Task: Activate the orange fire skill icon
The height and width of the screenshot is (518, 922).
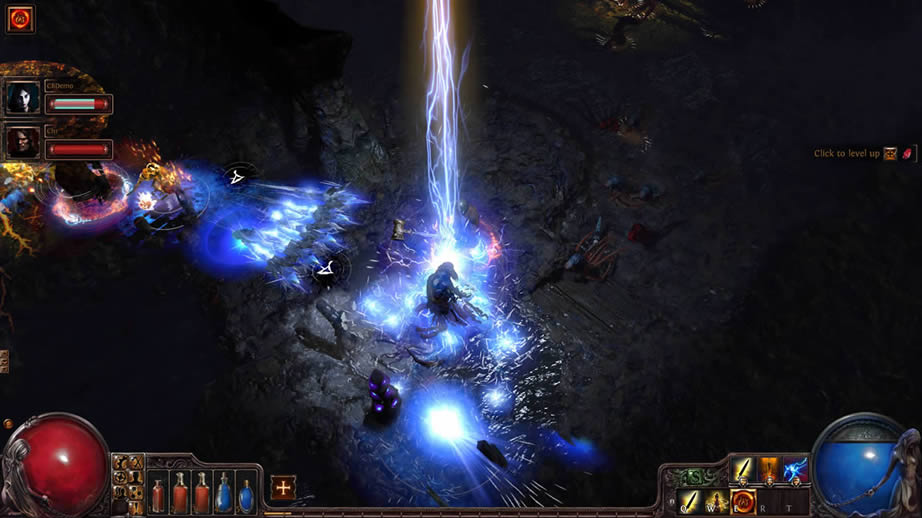Action: coord(769,469)
